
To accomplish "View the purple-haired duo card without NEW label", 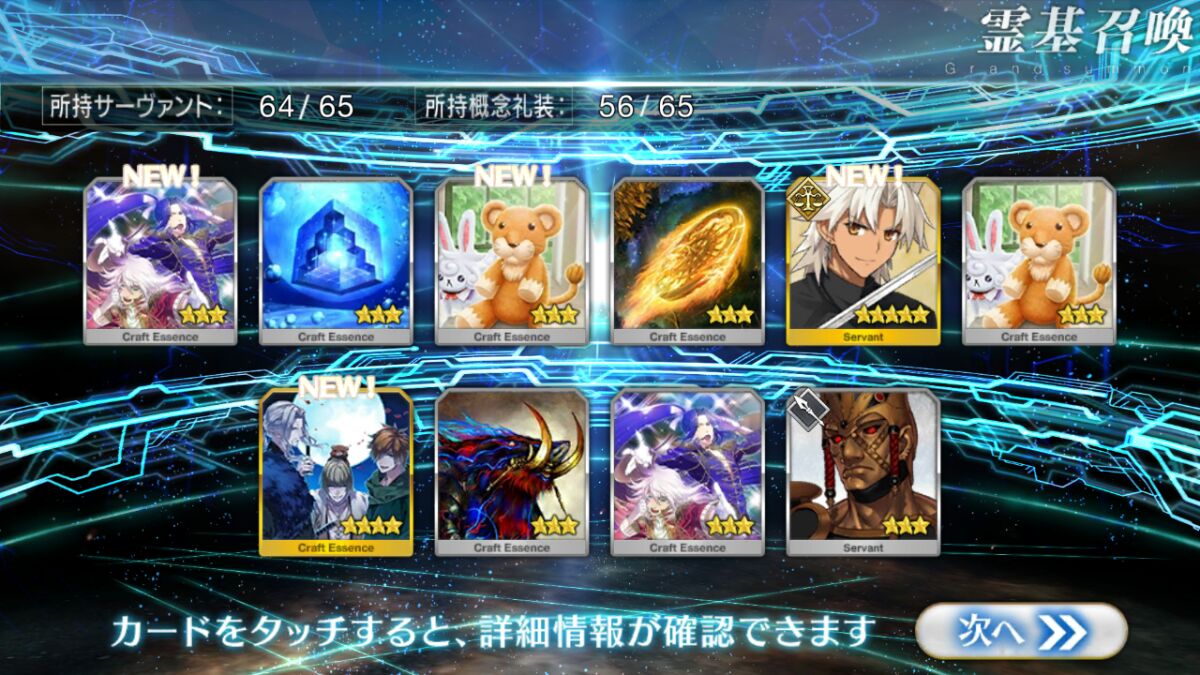I will point(688,472).
